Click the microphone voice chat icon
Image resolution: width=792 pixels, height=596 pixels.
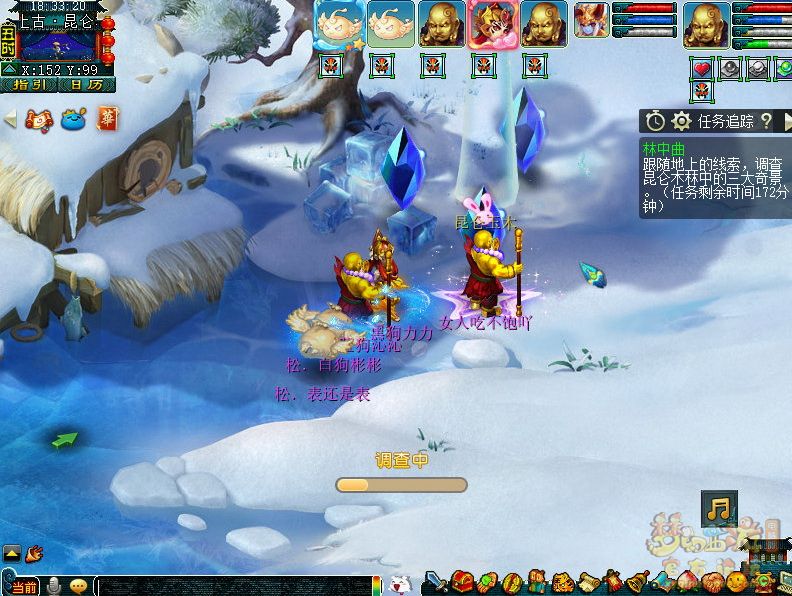pyautogui.click(x=53, y=586)
